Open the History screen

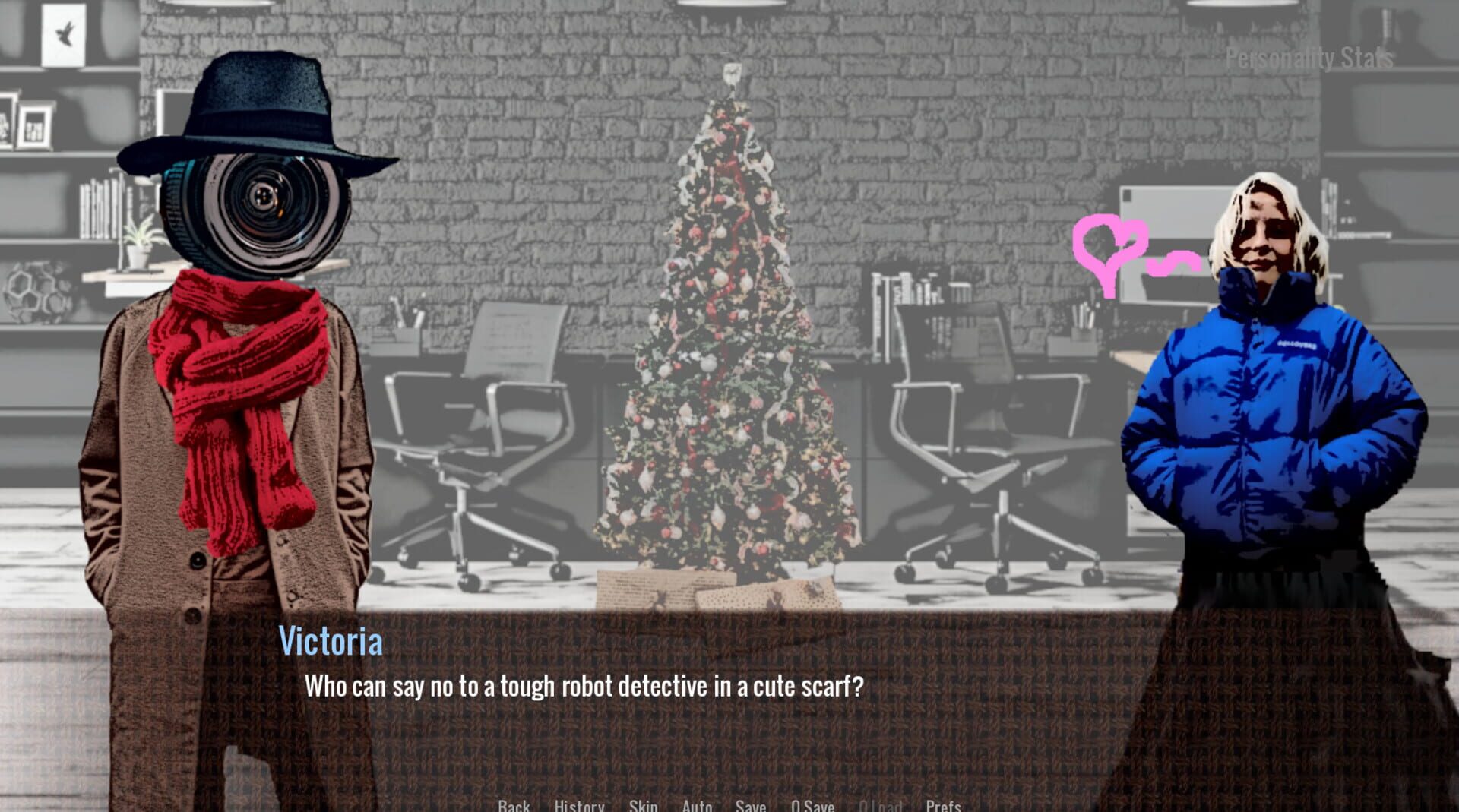579,807
